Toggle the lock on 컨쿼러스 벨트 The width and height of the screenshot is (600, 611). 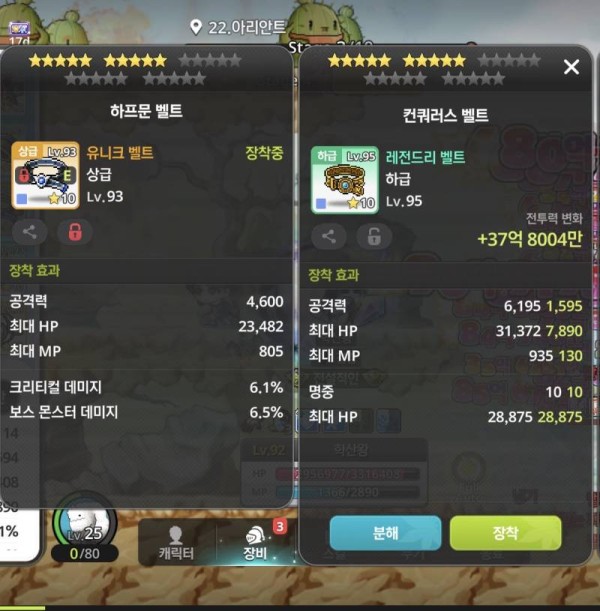pos(374,236)
